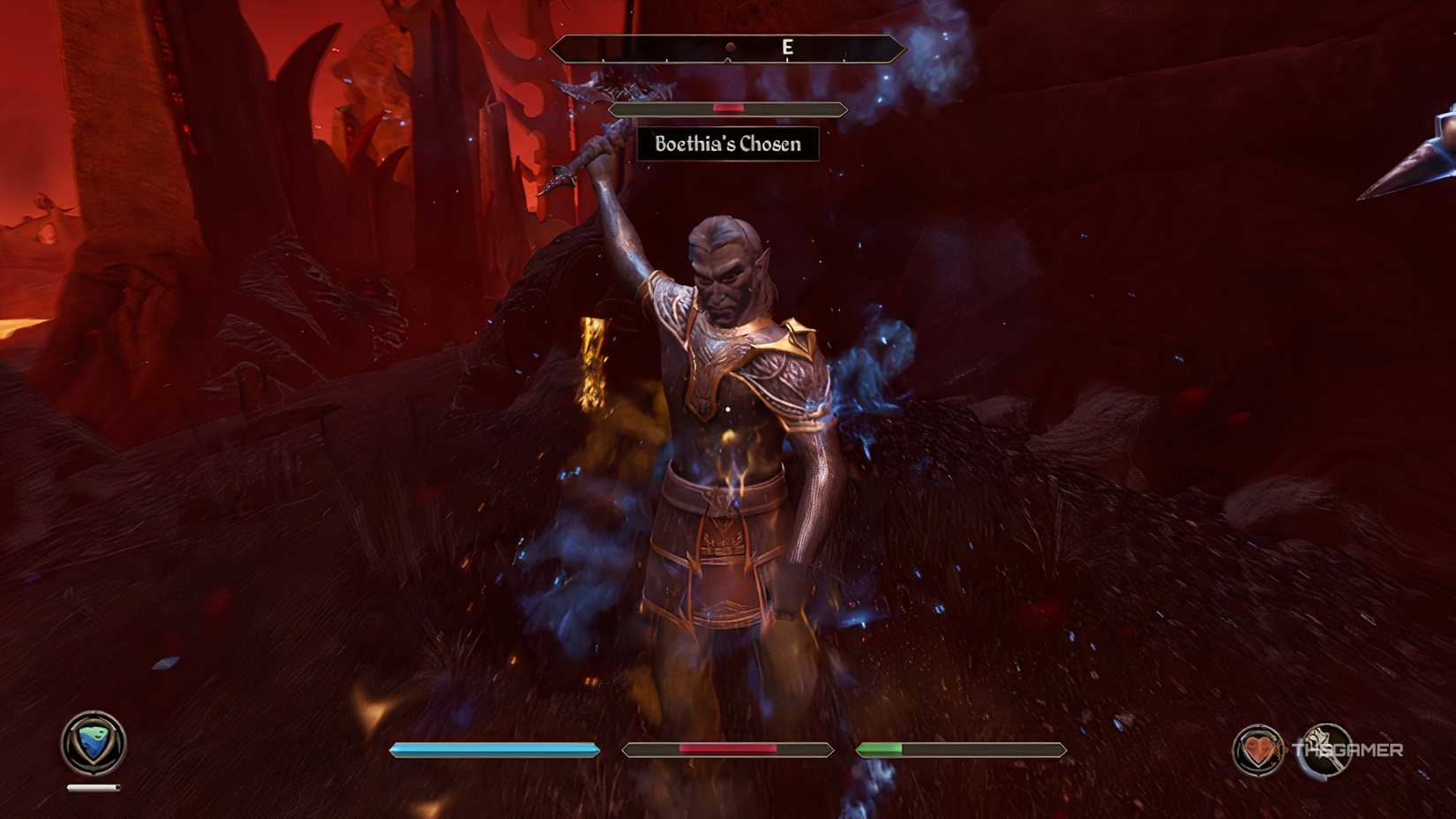Click the enemy health bar above the nameplate
The image size is (1456, 819).
(x=728, y=108)
